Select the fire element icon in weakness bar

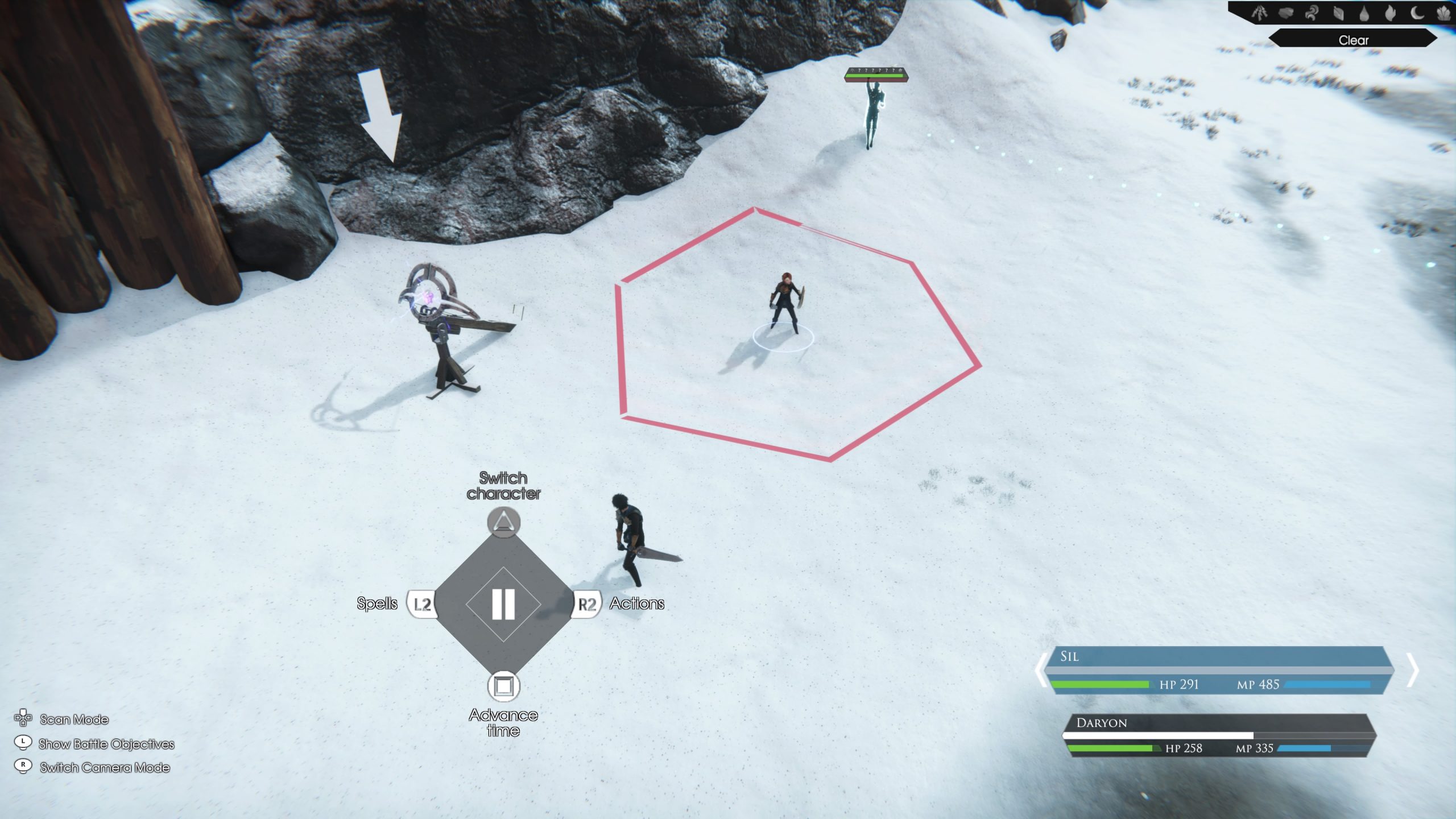[1391, 14]
